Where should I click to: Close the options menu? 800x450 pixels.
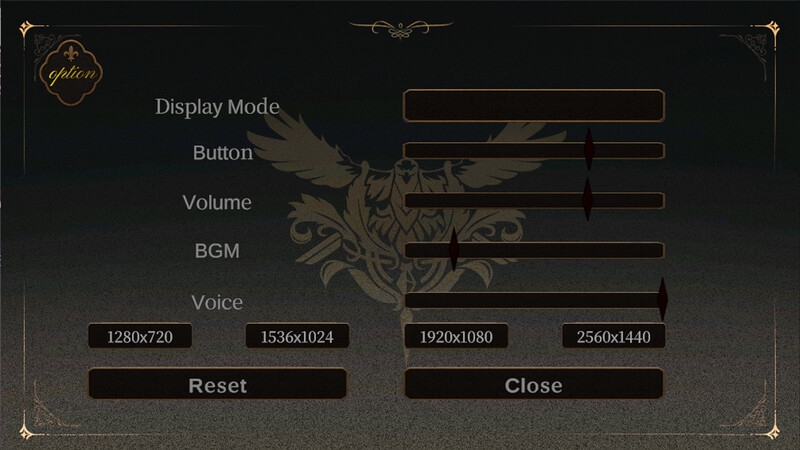click(x=534, y=384)
